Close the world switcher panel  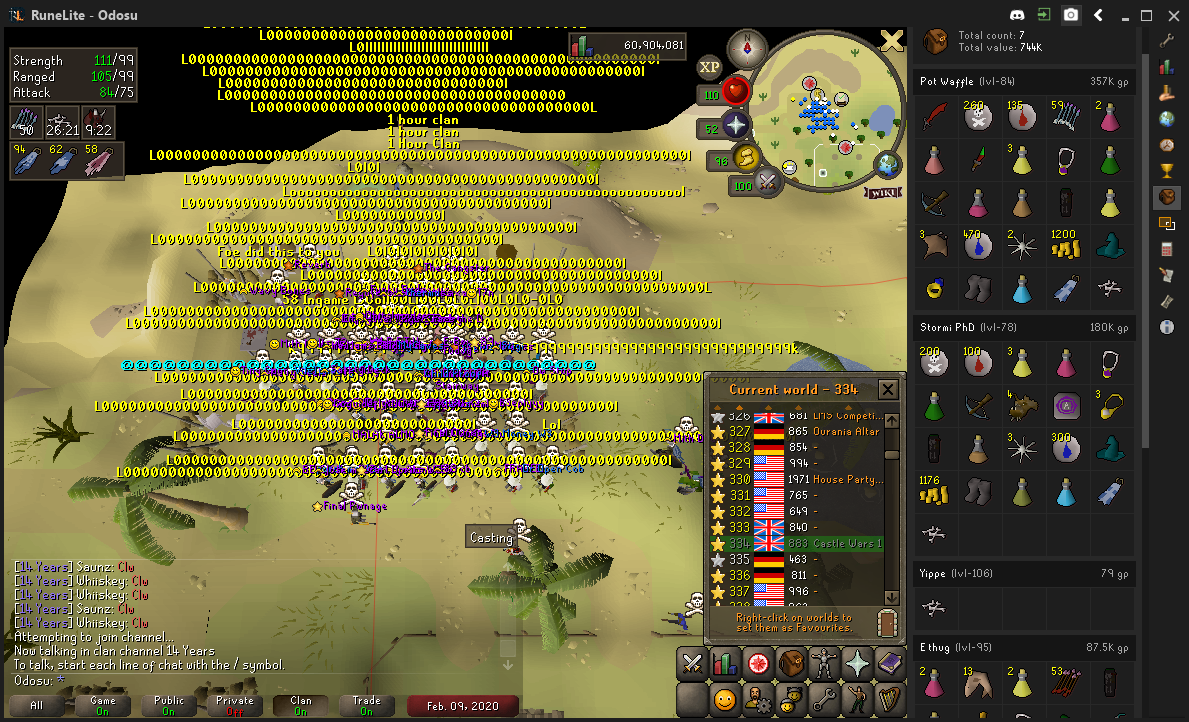point(887,389)
